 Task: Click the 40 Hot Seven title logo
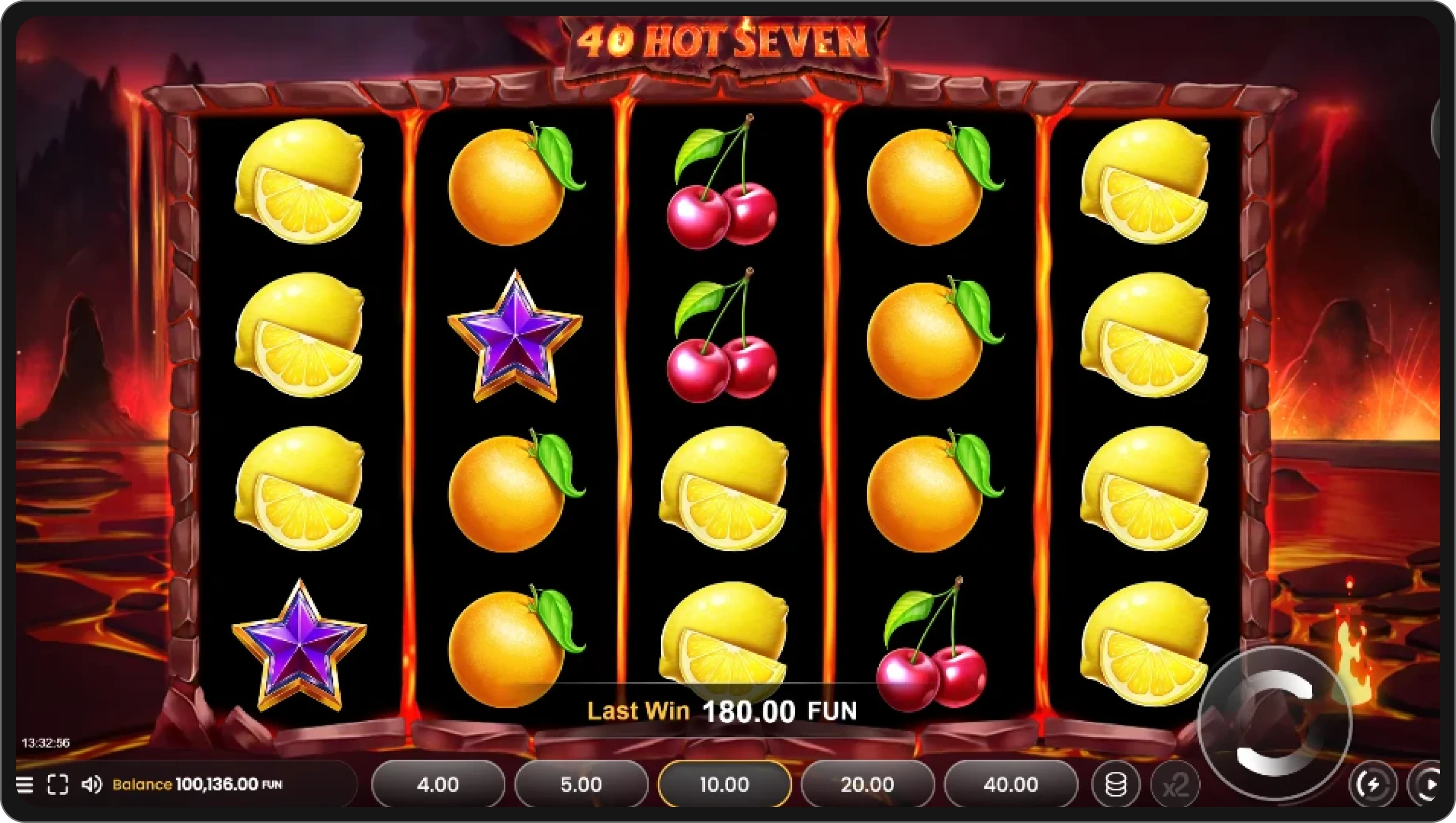(x=722, y=41)
